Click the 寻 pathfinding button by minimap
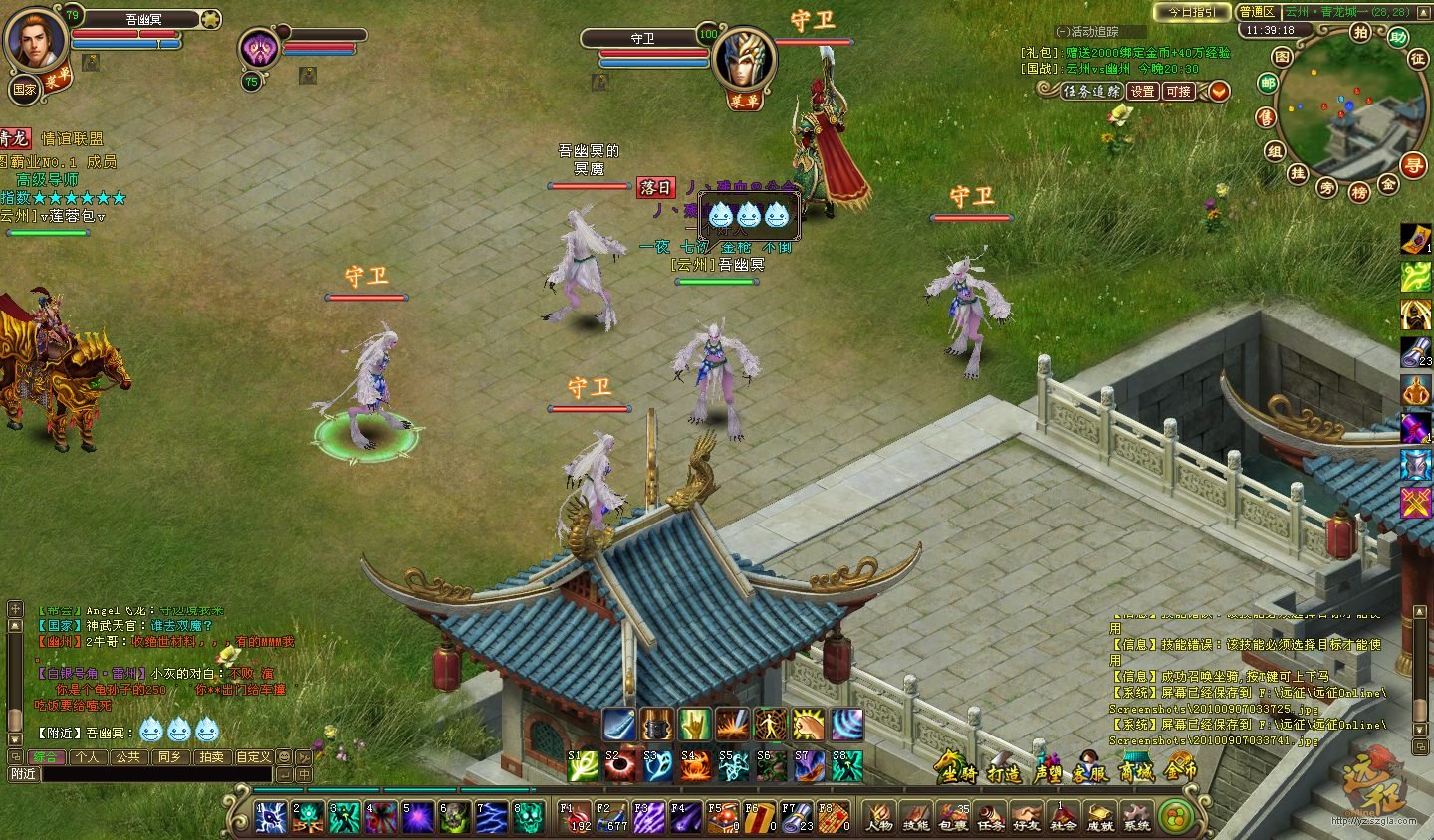 click(1413, 165)
